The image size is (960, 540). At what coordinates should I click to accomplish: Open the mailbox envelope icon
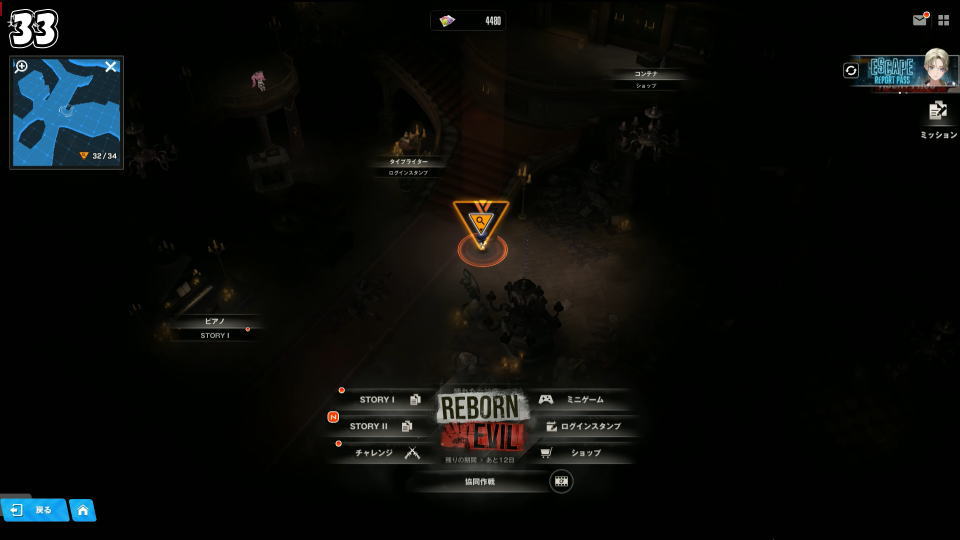click(x=919, y=19)
